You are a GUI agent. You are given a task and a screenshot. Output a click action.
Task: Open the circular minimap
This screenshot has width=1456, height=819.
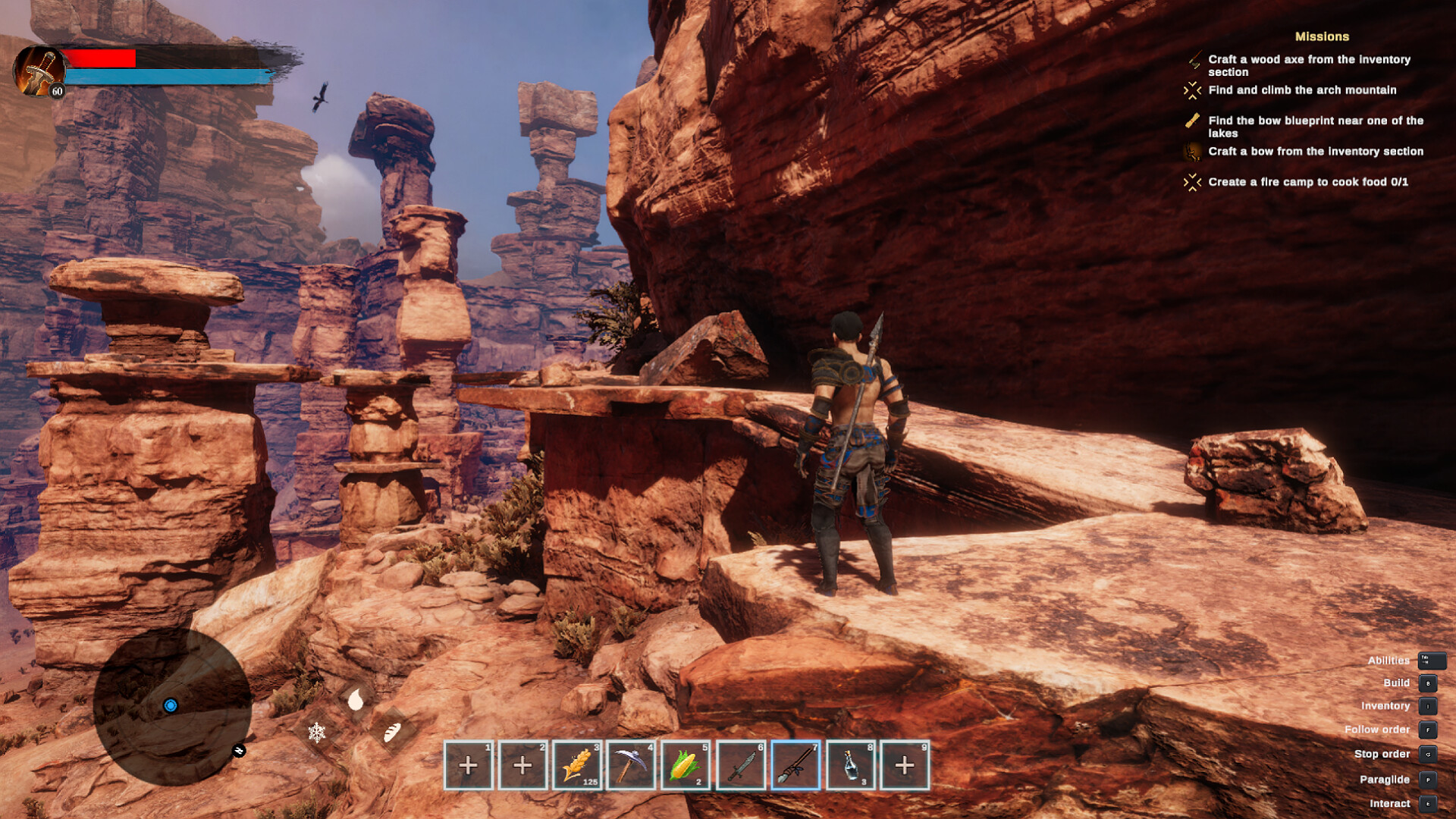pyautogui.click(x=172, y=706)
